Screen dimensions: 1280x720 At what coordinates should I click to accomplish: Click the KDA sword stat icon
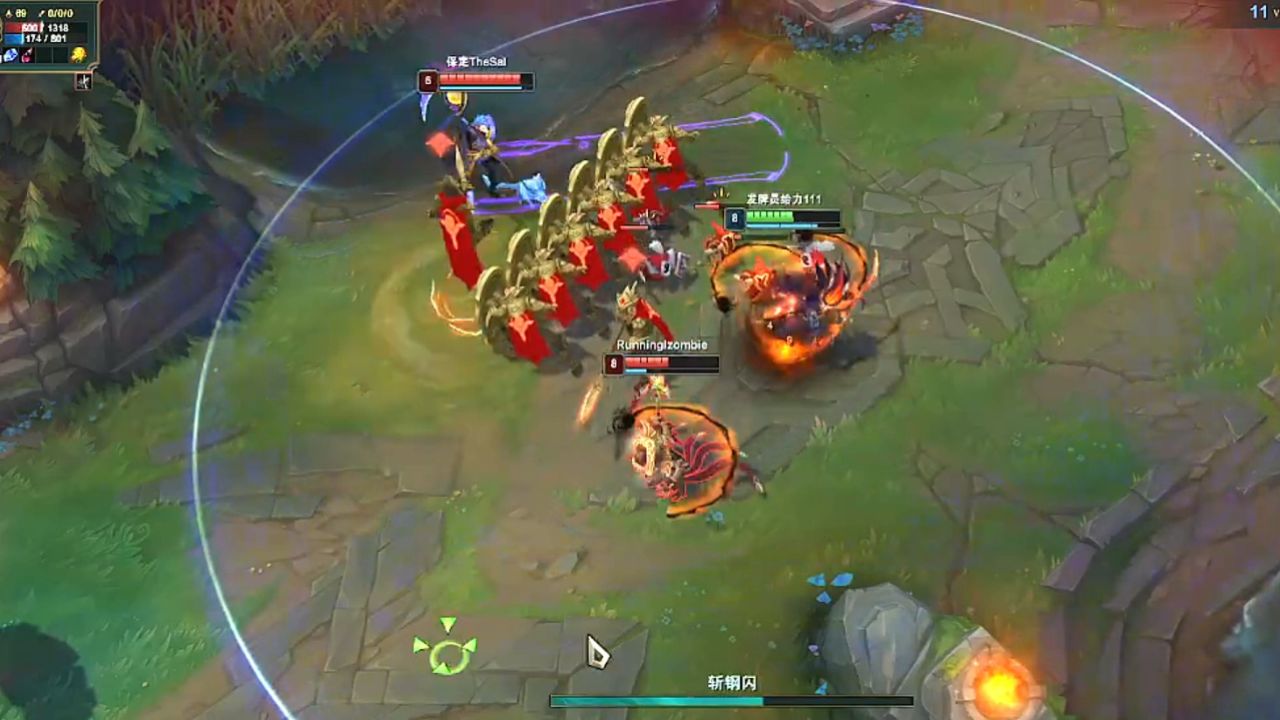coord(42,13)
